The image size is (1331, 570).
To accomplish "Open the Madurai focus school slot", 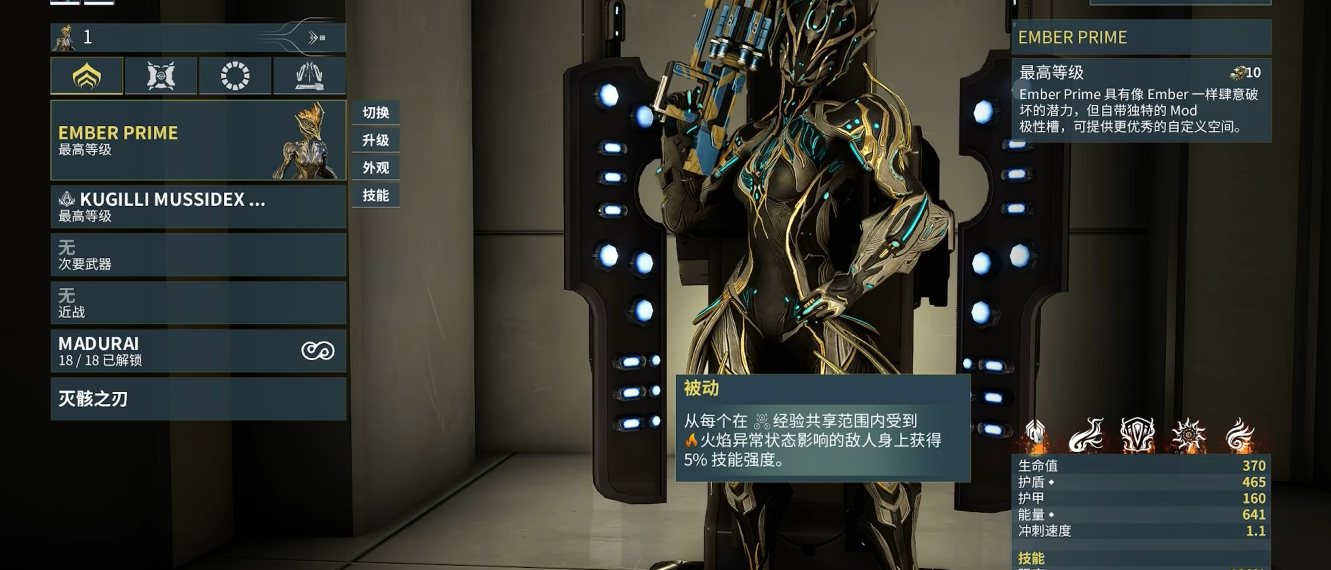I will [198, 351].
